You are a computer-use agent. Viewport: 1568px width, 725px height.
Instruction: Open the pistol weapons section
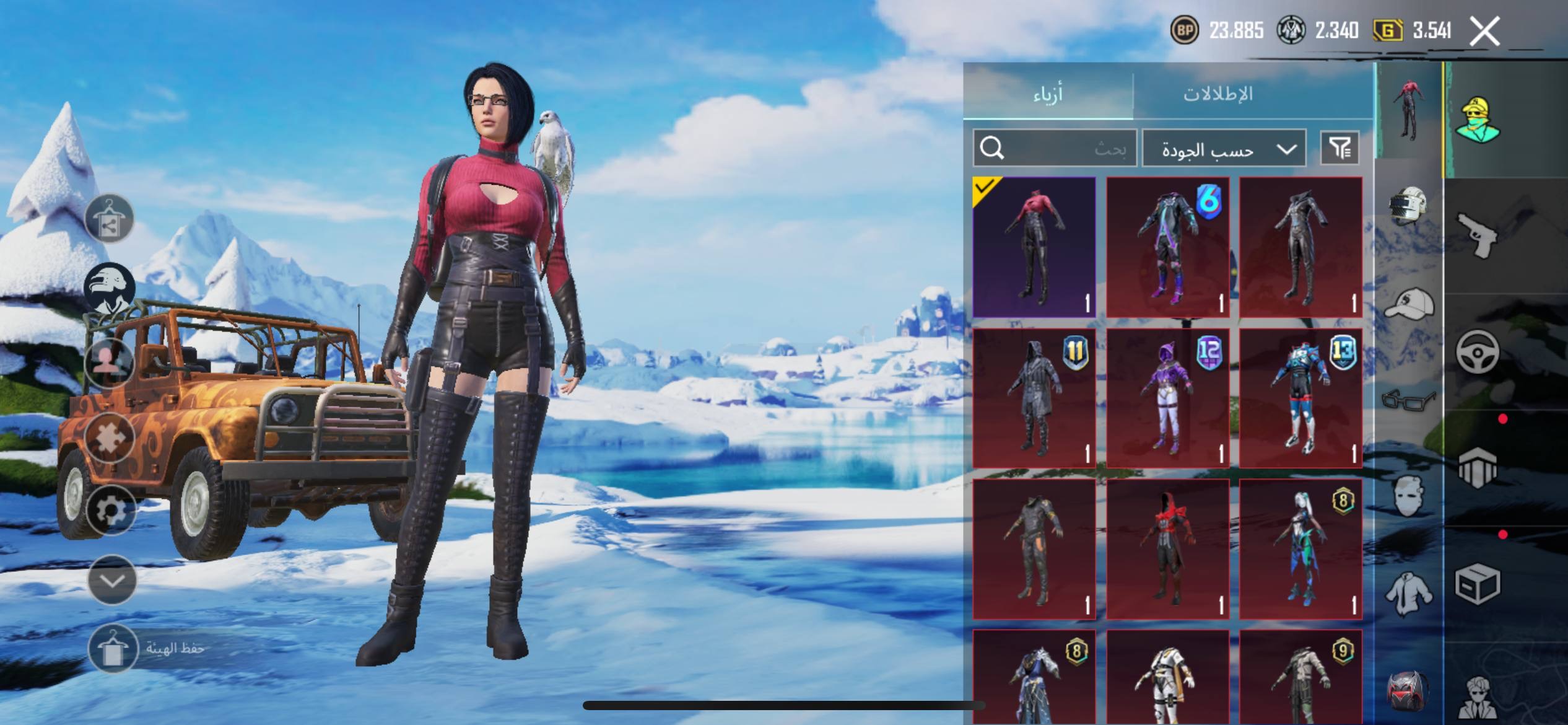click(x=1478, y=234)
